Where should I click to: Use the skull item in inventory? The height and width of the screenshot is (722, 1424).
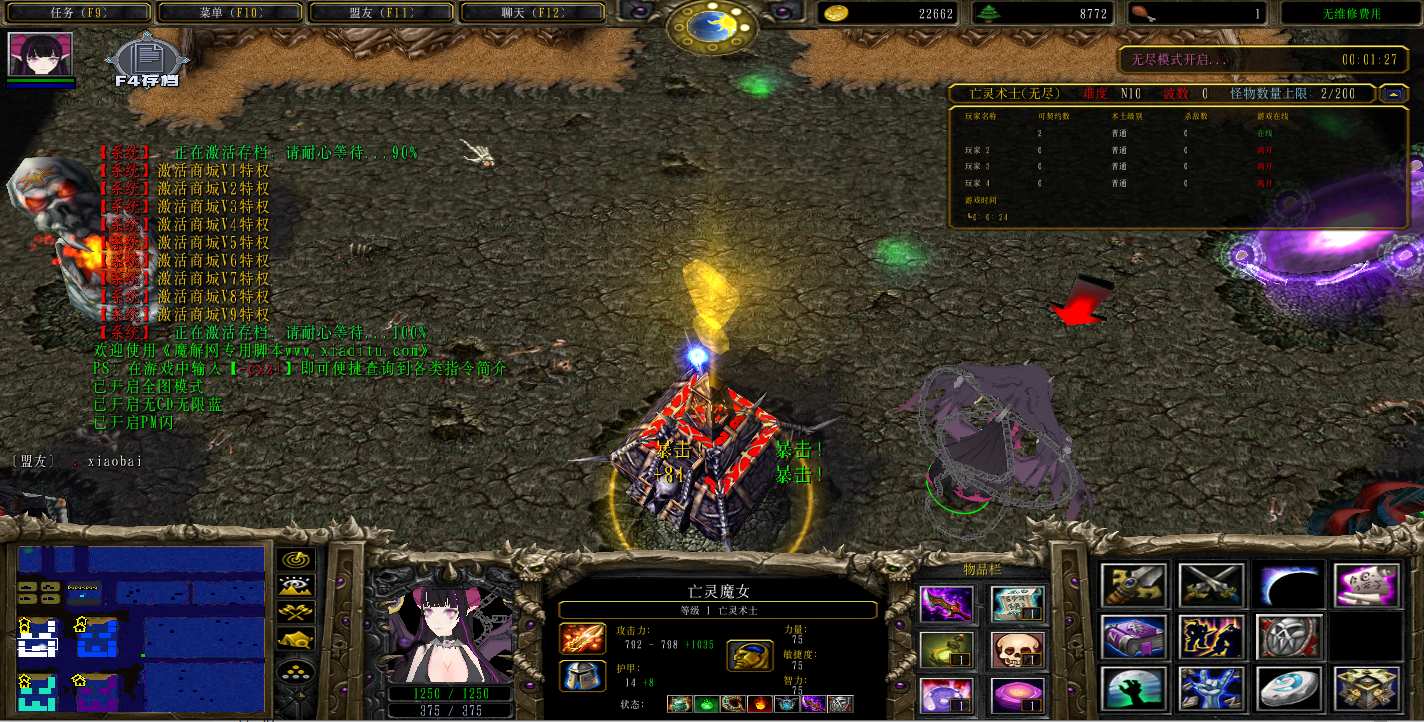pyautogui.click(x=1017, y=650)
